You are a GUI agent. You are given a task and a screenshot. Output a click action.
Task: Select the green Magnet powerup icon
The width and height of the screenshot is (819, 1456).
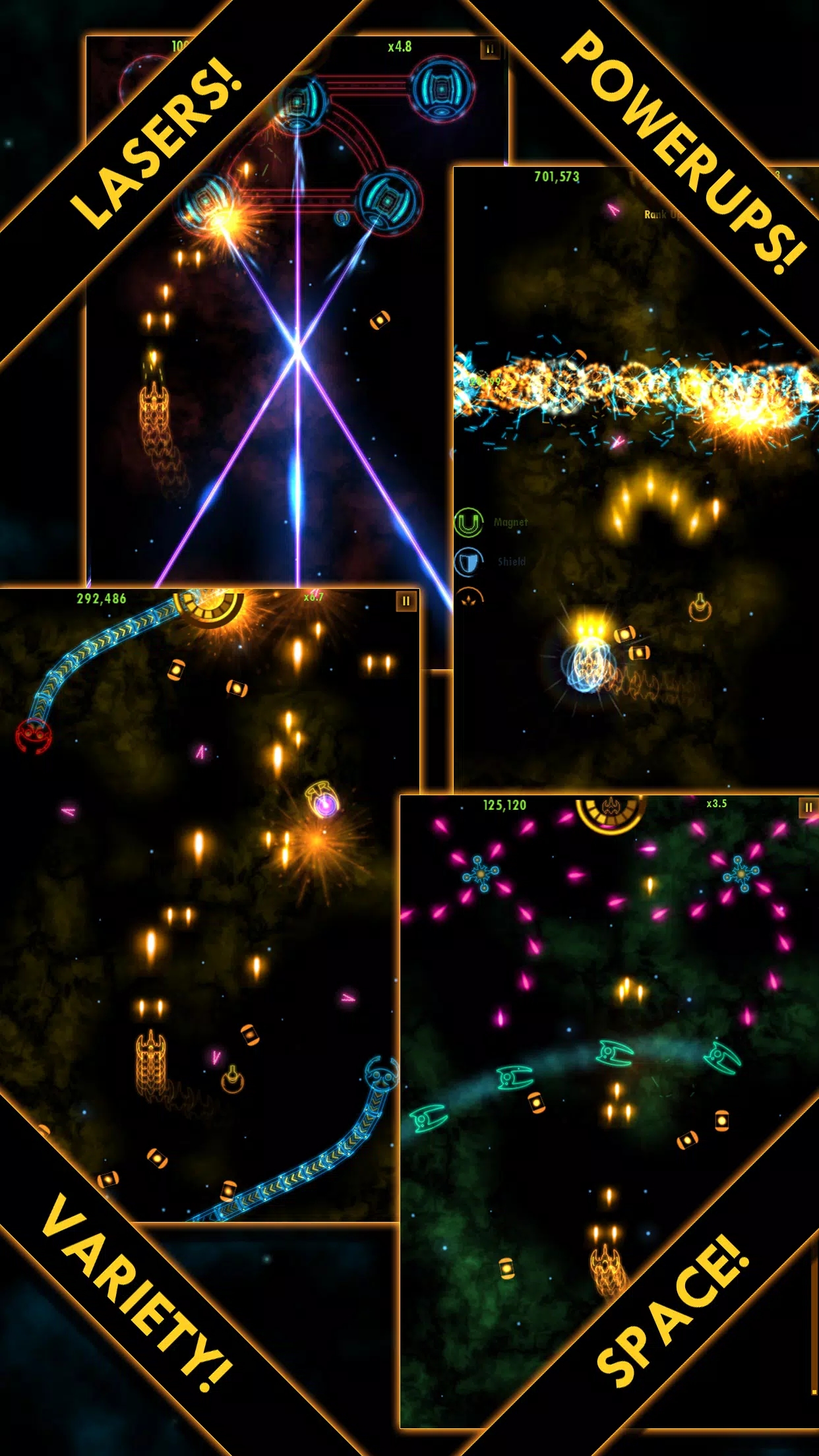(x=469, y=523)
